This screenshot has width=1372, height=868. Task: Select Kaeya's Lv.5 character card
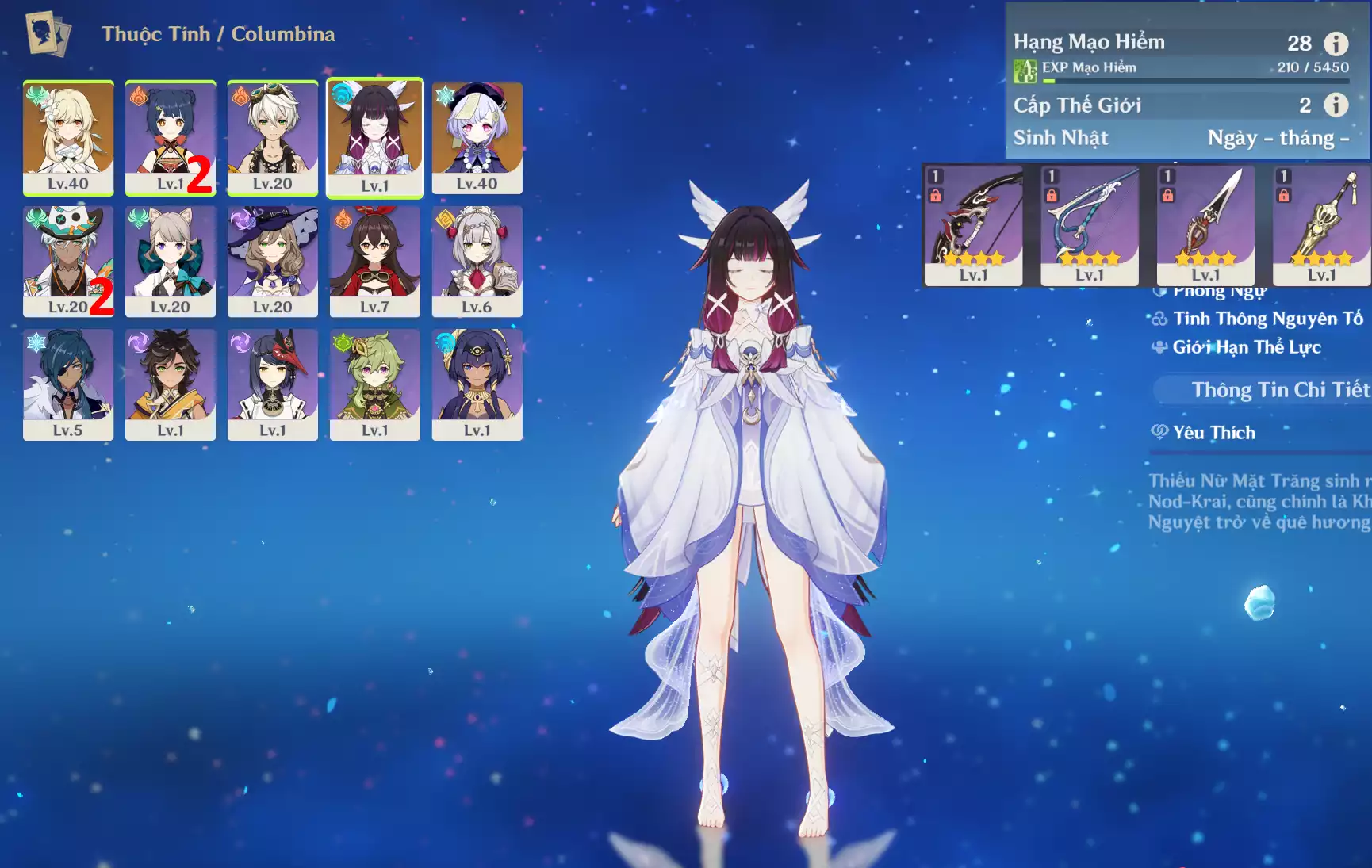click(x=68, y=384)
